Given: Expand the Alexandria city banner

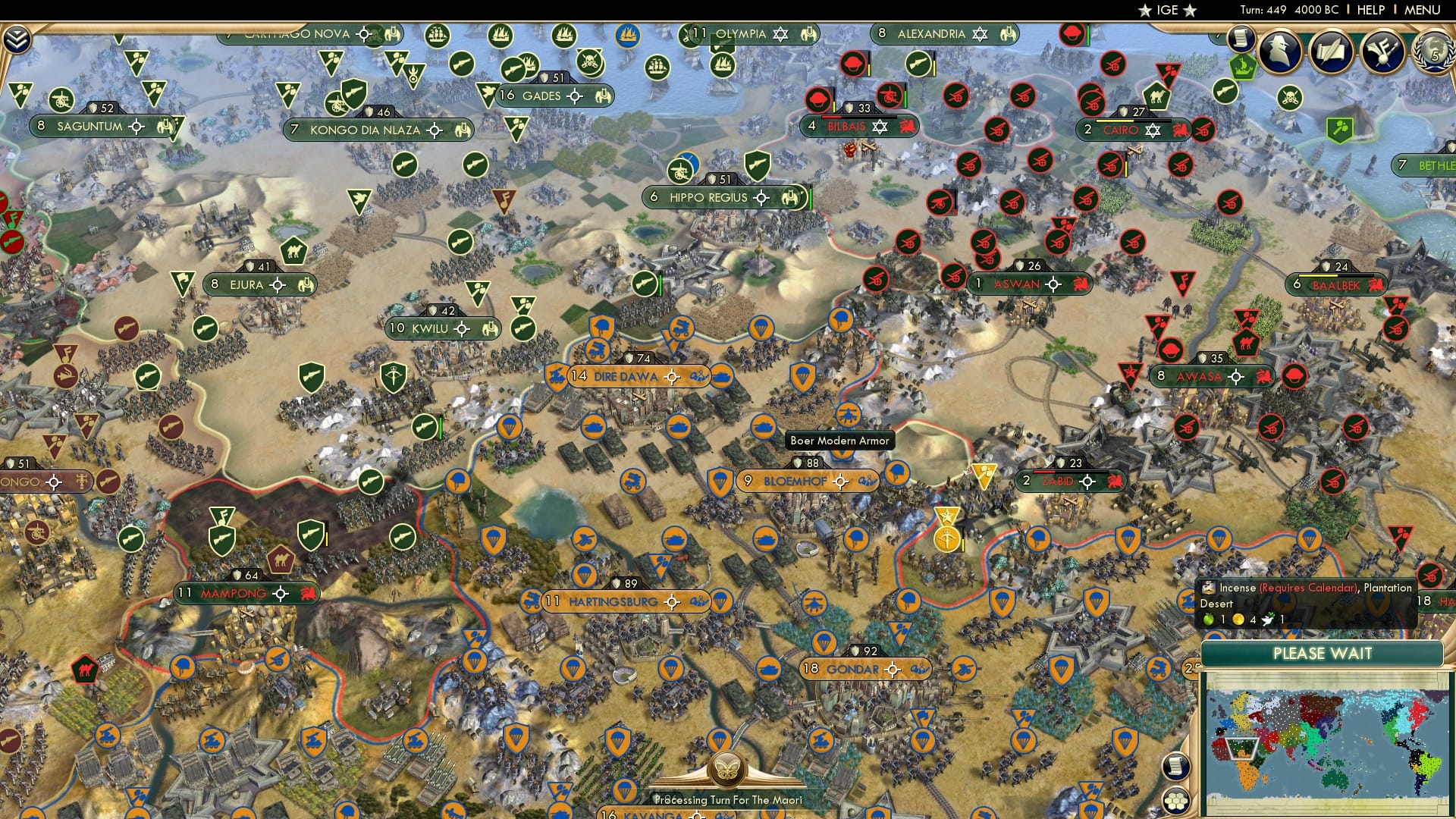Looking at the screenshot, I should point(943,34).
